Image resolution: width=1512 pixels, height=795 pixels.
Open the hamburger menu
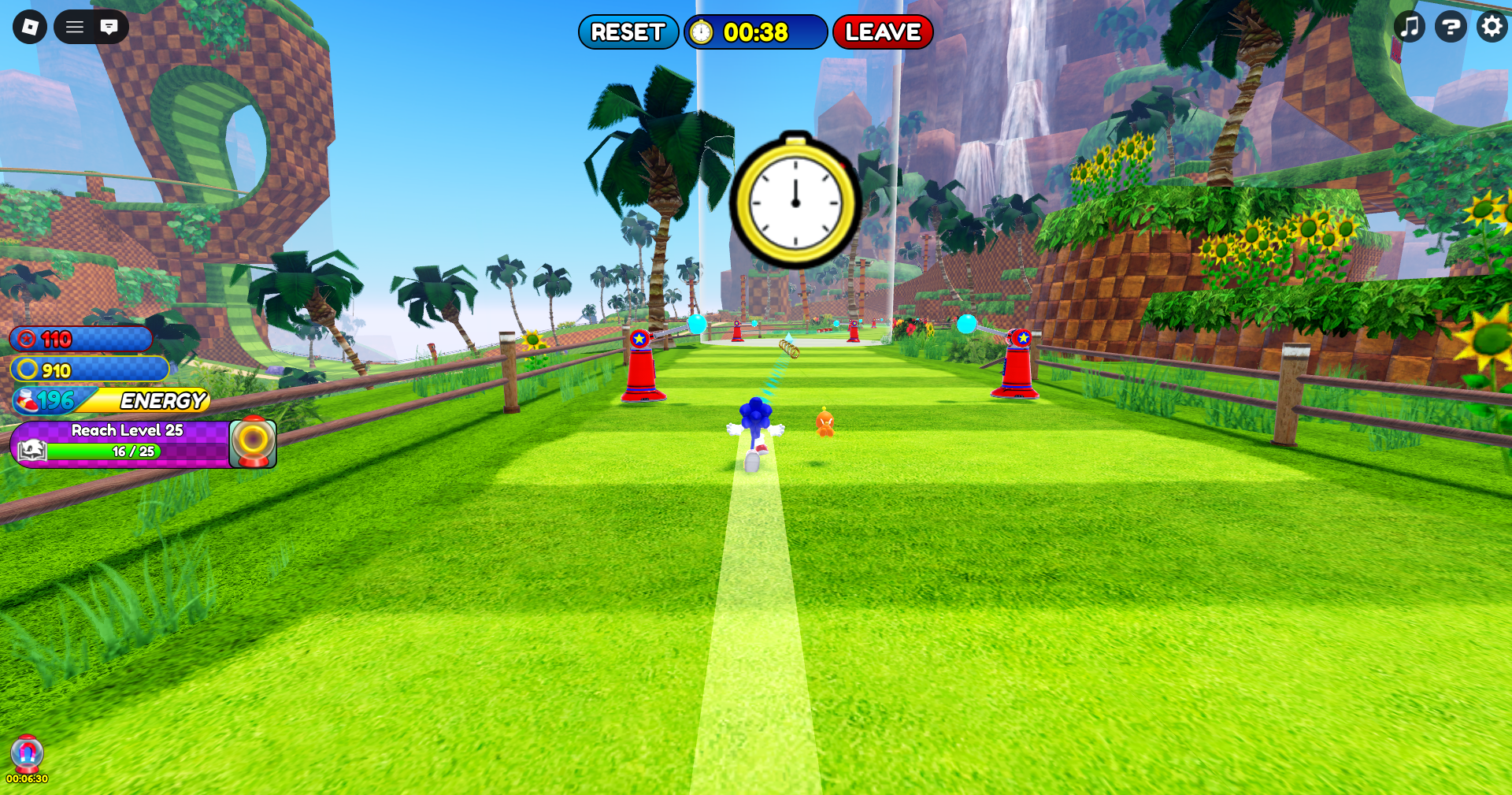(75, 28)
